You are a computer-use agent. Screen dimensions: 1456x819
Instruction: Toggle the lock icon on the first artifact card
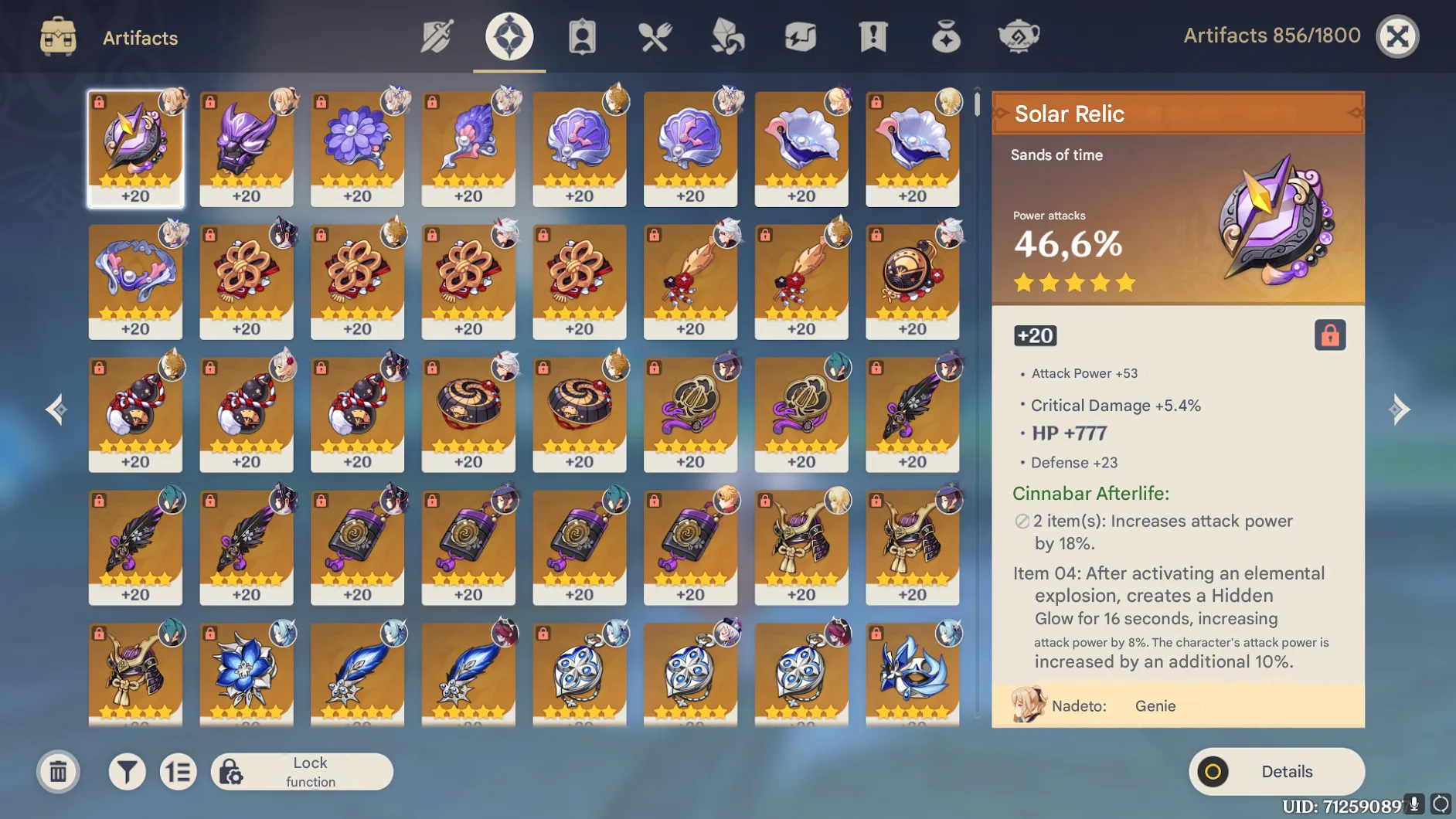(x=100, y=101)
